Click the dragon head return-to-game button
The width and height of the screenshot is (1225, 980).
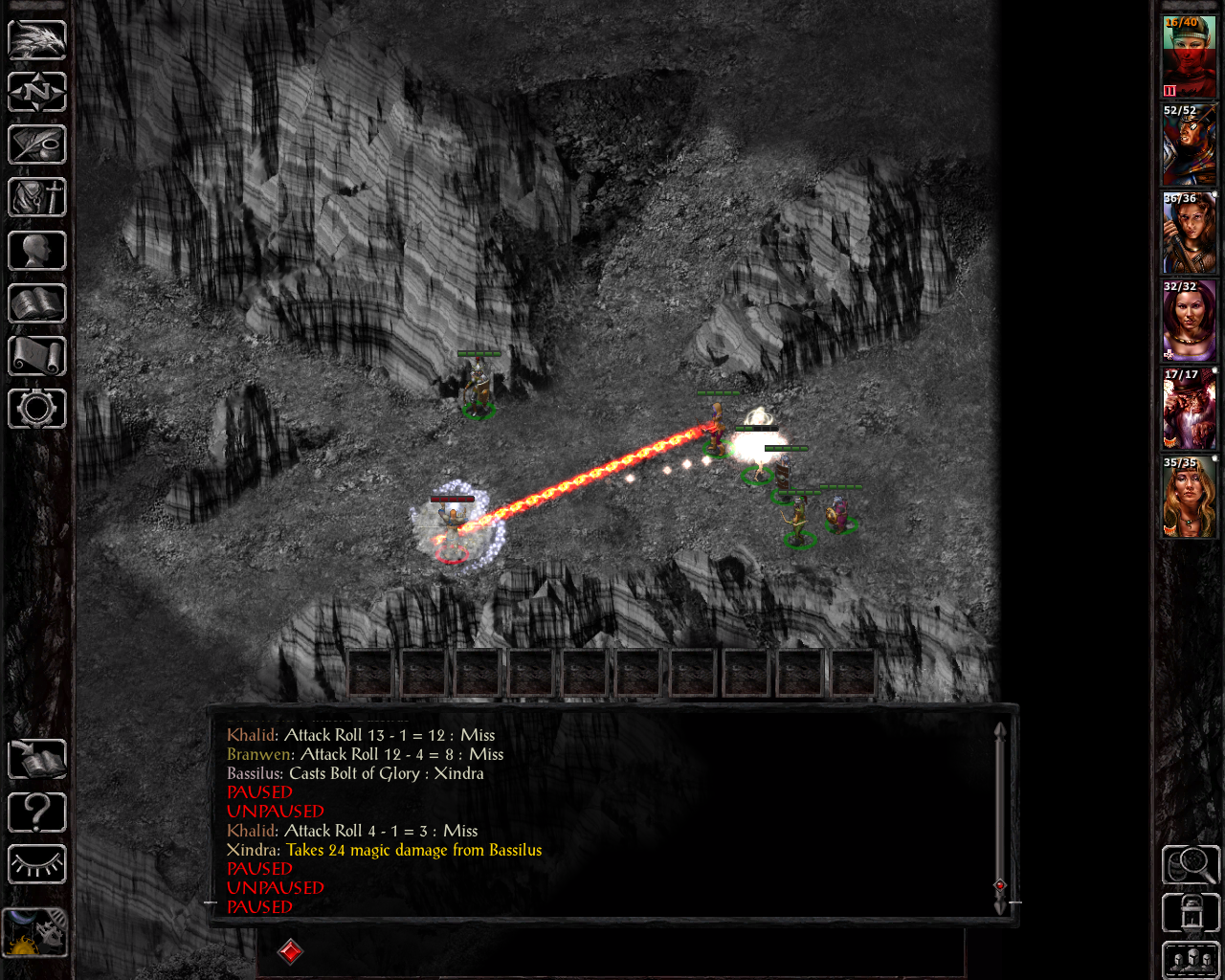[37, 40]
